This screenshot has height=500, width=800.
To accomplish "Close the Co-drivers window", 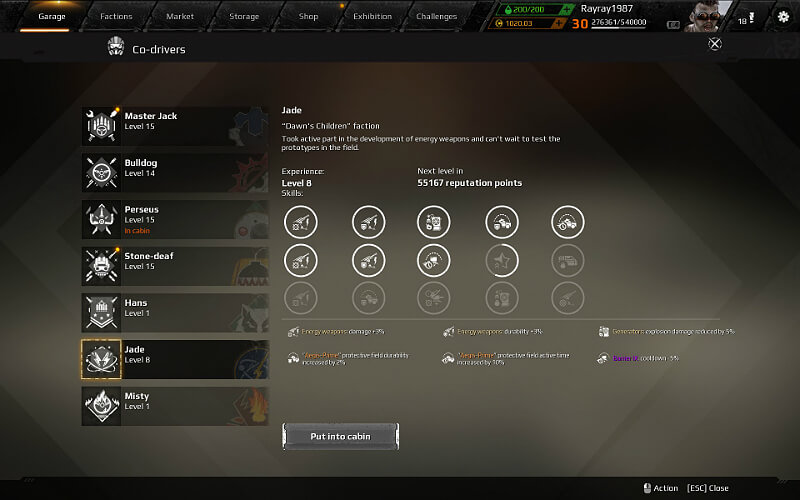I will (714, 43).
